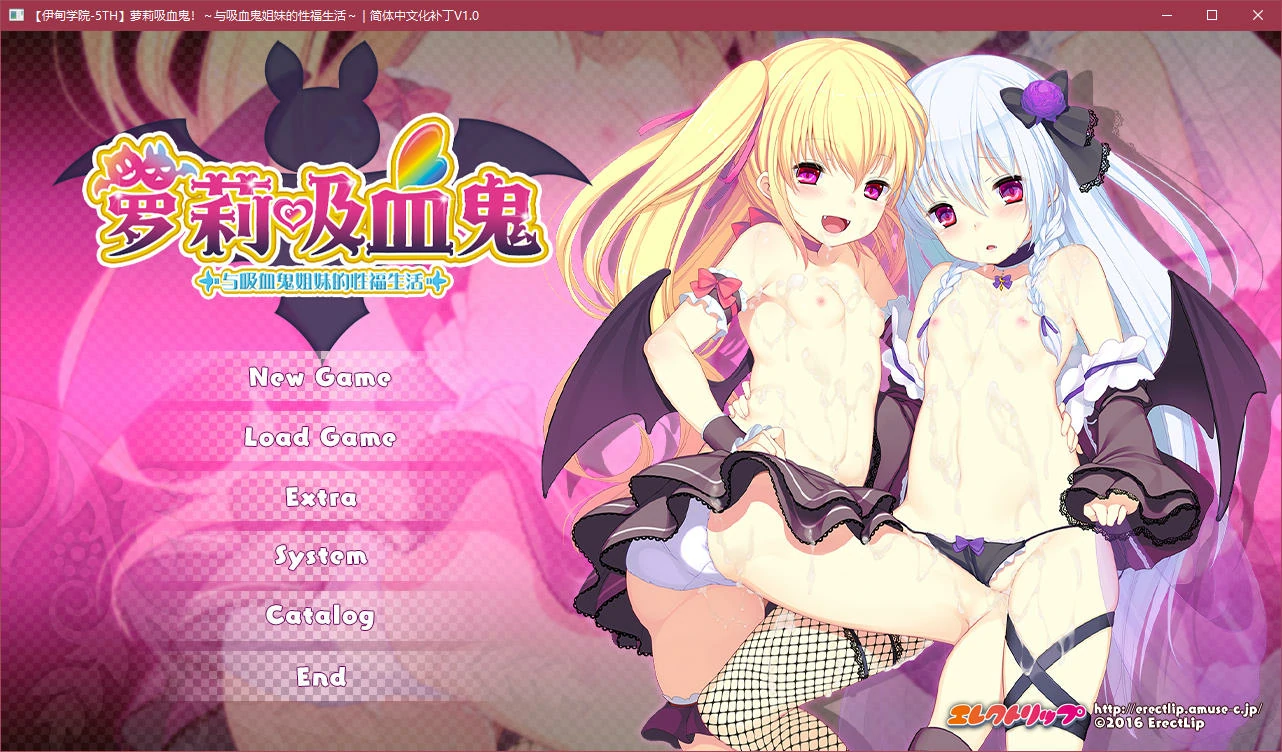Viewport: 1282px width, 752px height.
Task: Start a New Game
Action: click(x=320, y=378)
